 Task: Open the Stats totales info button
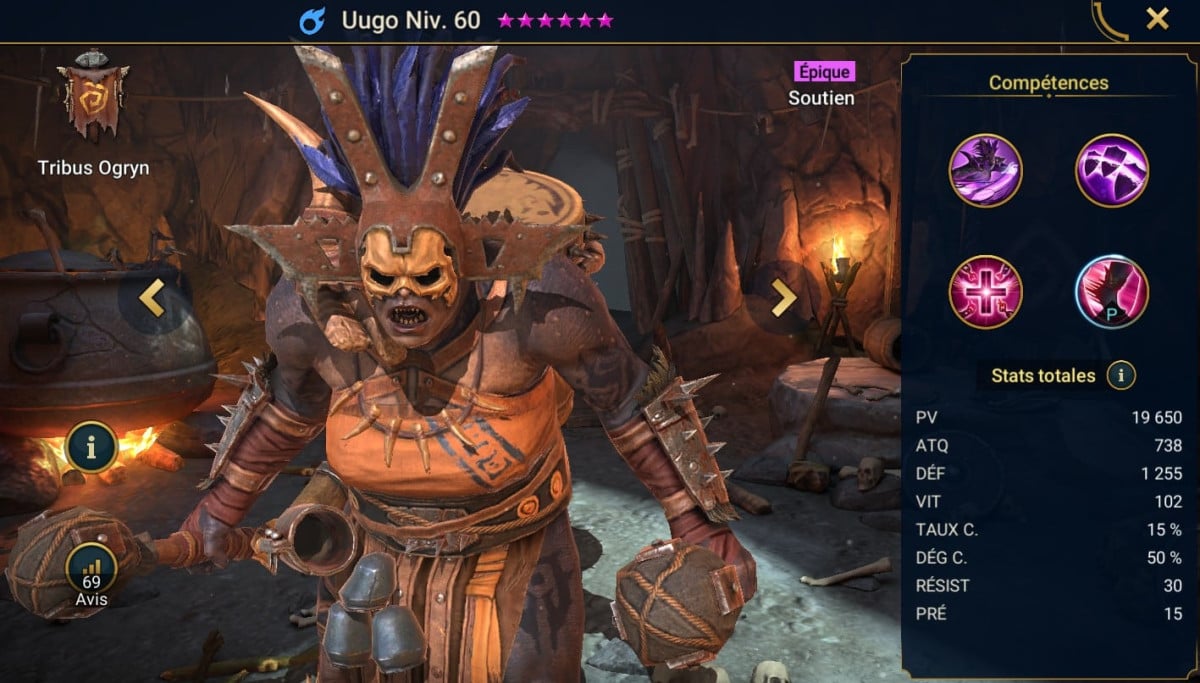tap(1122, 376)
